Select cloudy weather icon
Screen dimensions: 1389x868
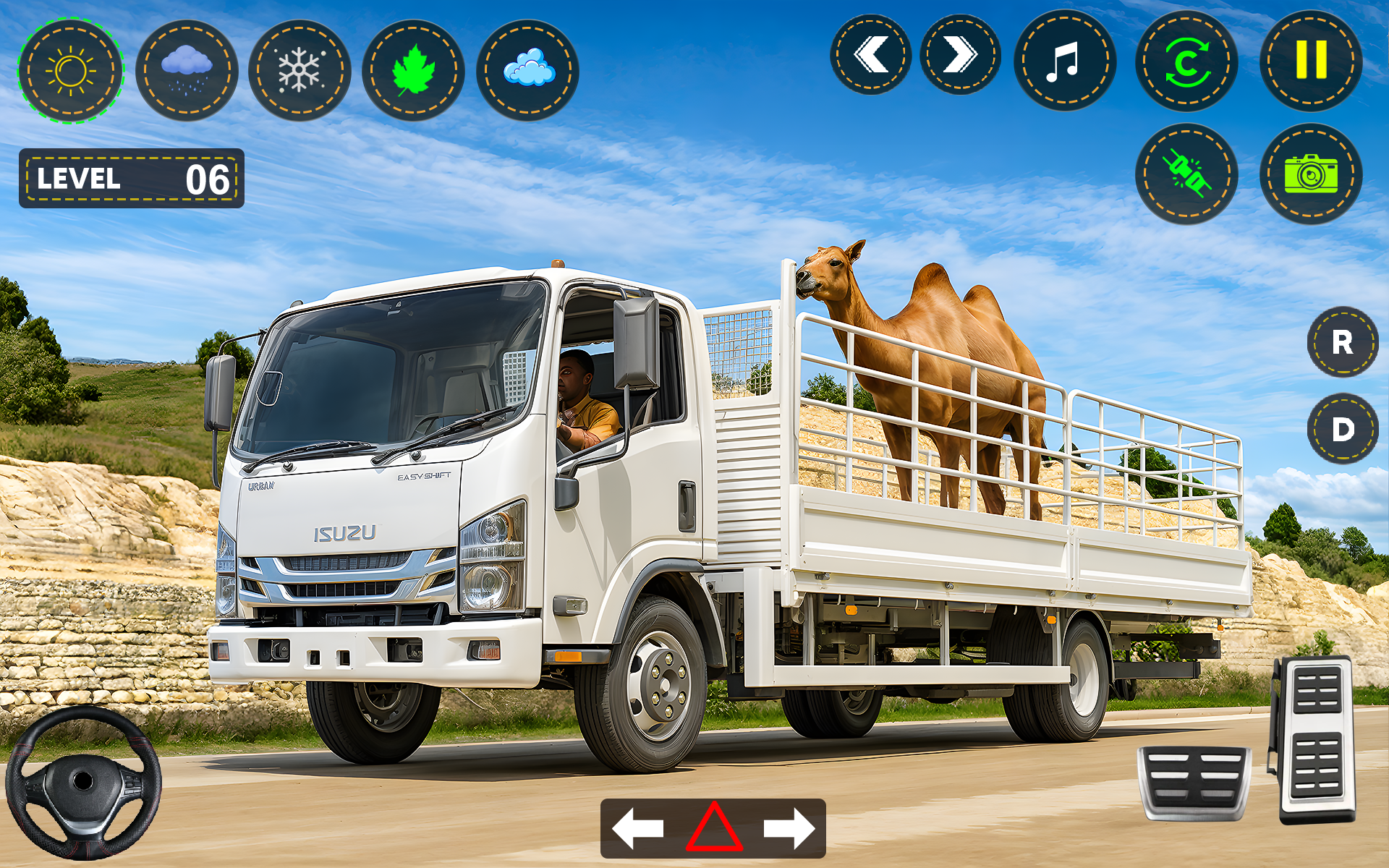pyautogui.click(x=529, y=69)
